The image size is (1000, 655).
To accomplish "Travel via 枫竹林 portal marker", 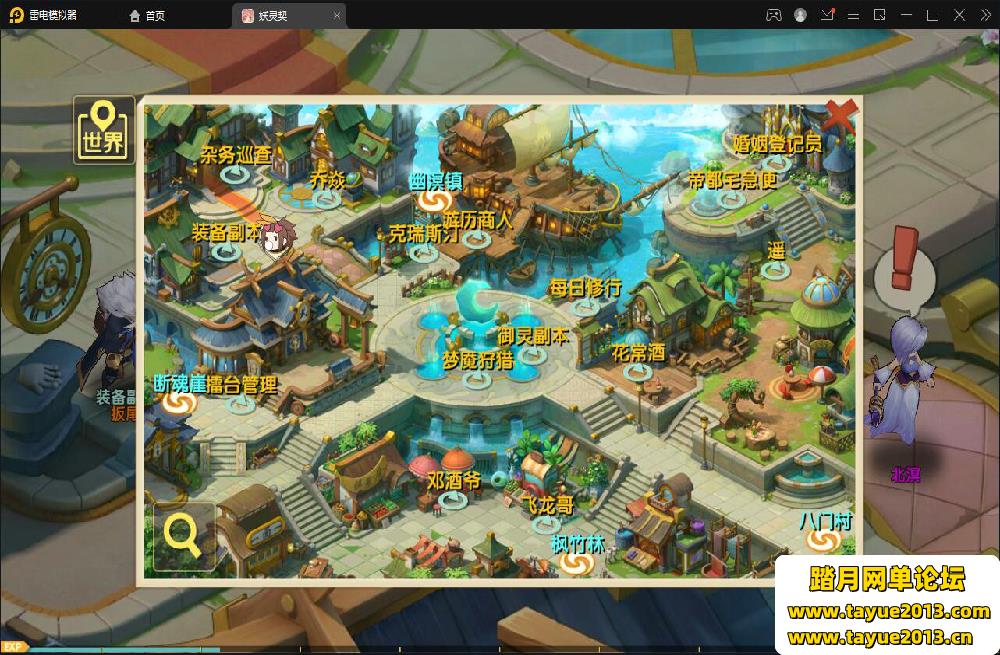I will [577, 563].
